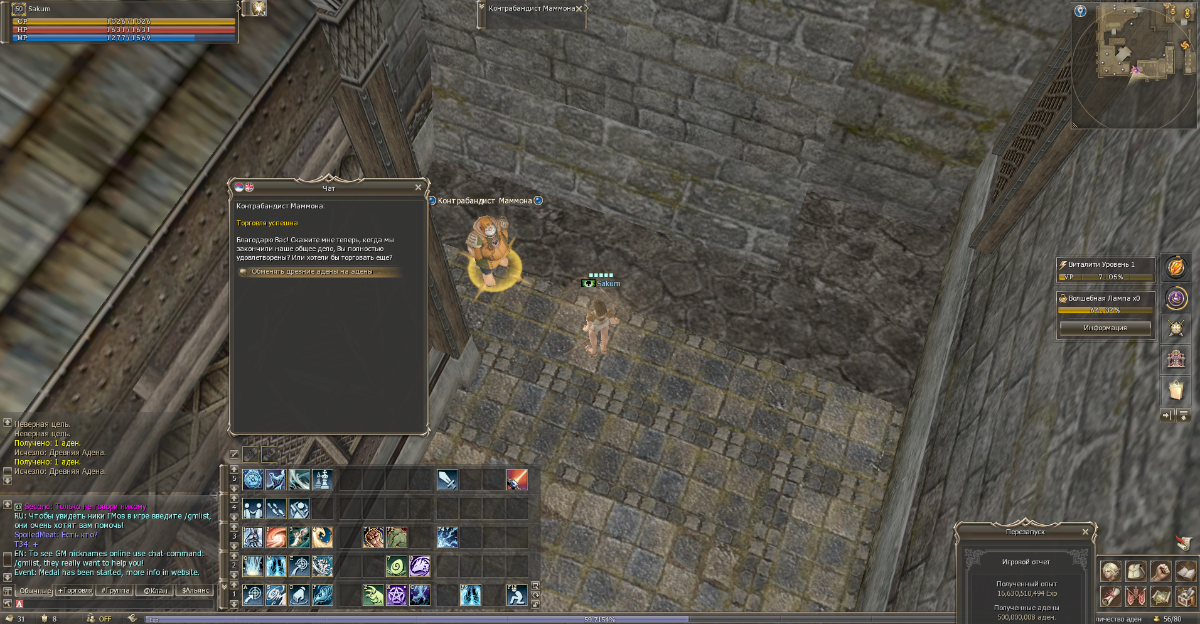Screen dimensions: 1200x624
Task: Switch to the $Альянс chat tab
Action: tap(195, 591)
